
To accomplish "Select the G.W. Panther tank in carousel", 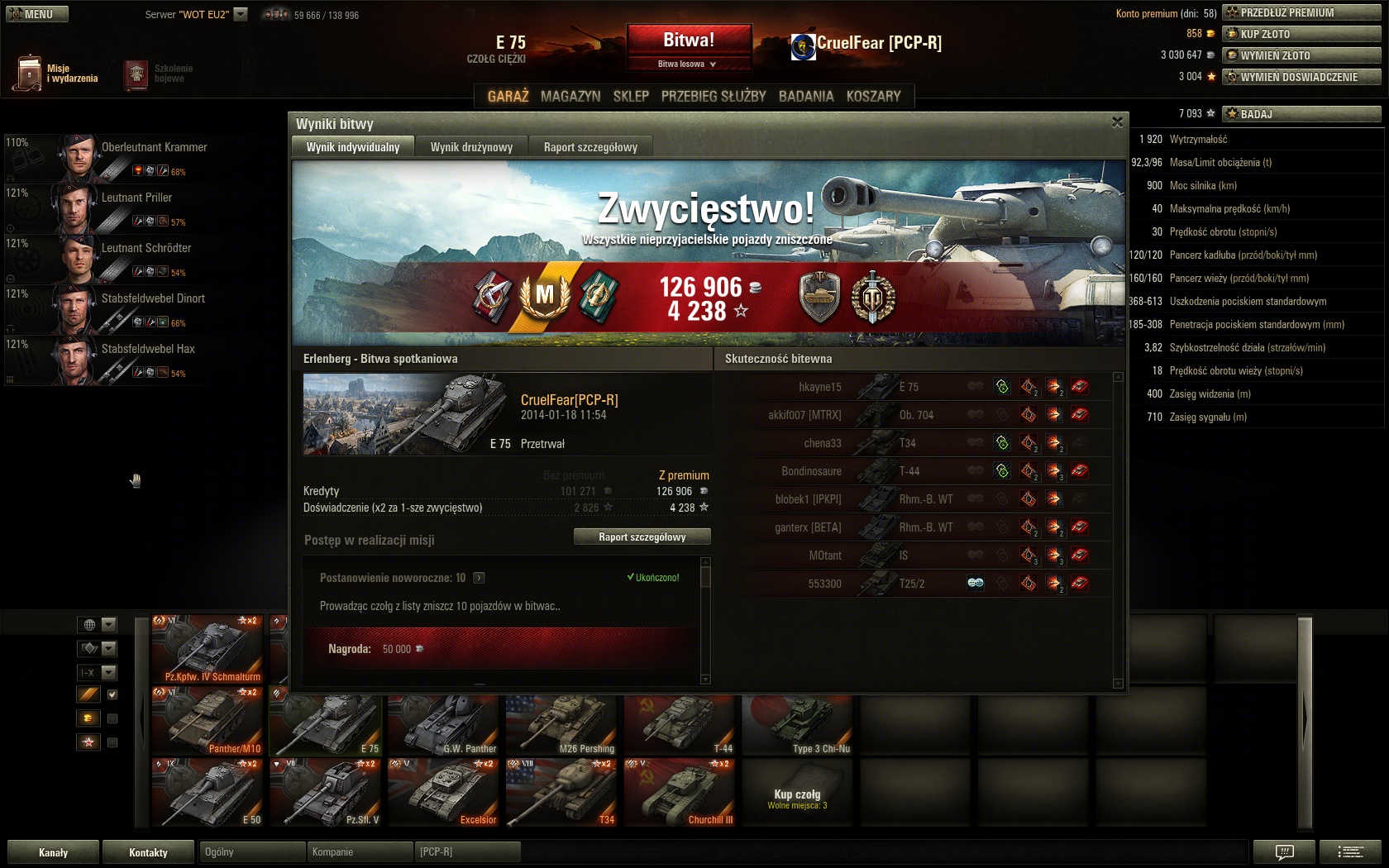I will point(444,723).
